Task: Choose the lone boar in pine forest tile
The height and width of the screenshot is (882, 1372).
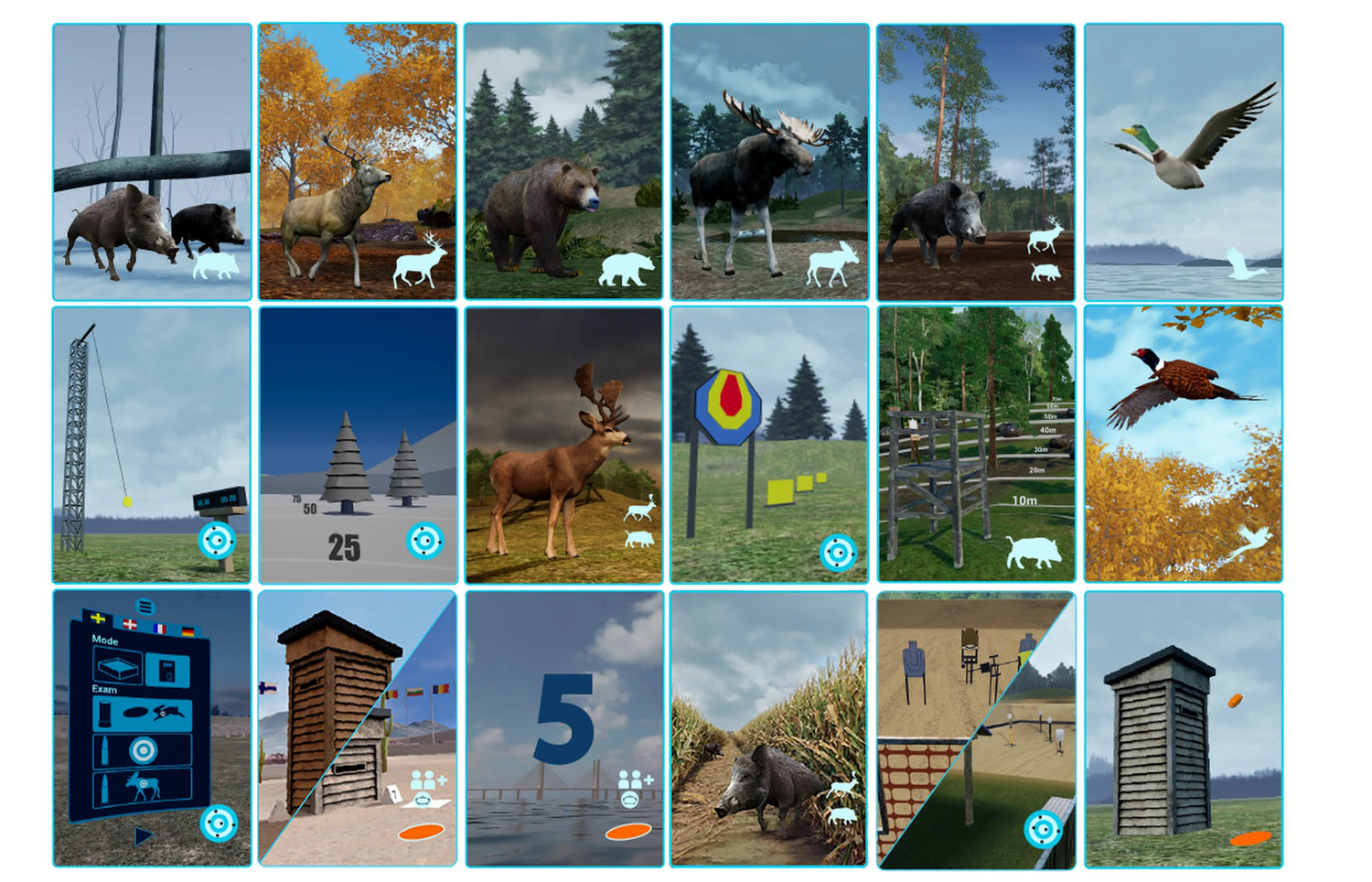Action: pyautogui.click(x=976, y=162)
